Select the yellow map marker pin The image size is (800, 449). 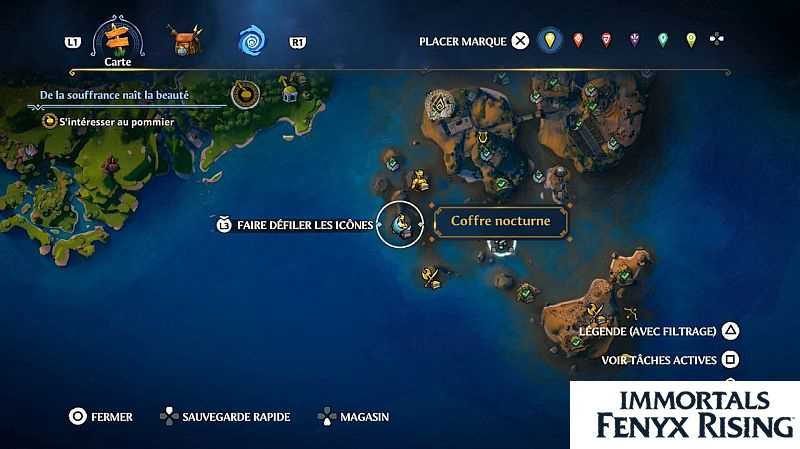547,41
